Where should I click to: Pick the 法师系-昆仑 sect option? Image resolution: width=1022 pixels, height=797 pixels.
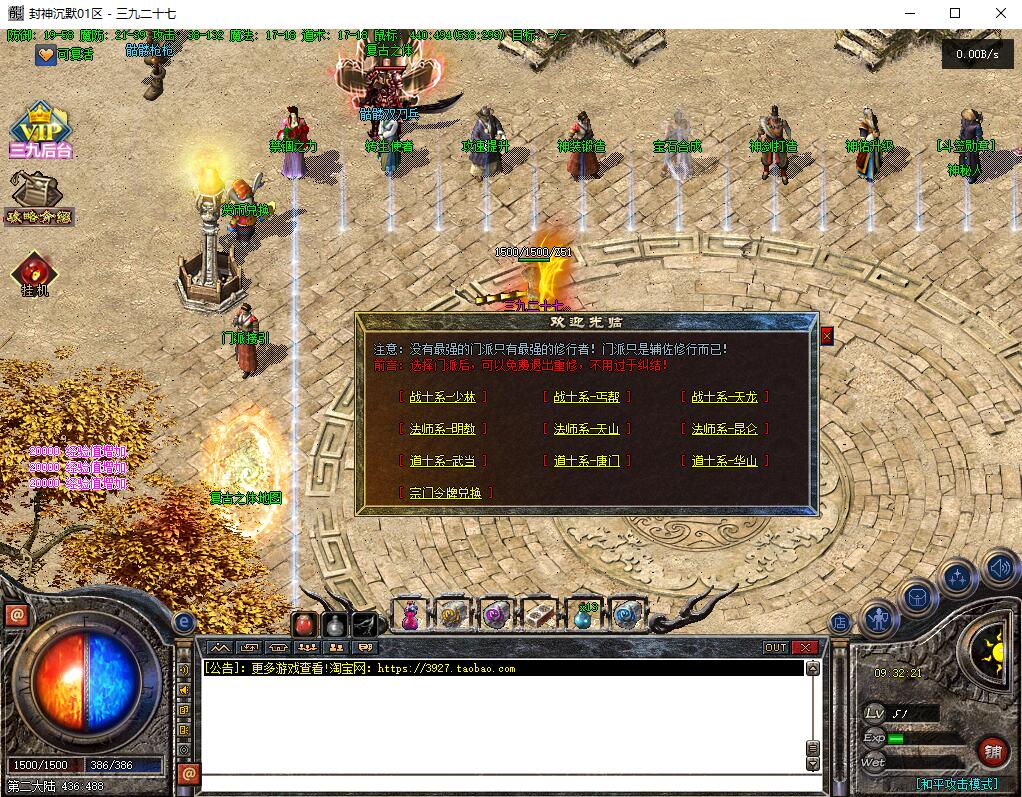coord(725,429)
